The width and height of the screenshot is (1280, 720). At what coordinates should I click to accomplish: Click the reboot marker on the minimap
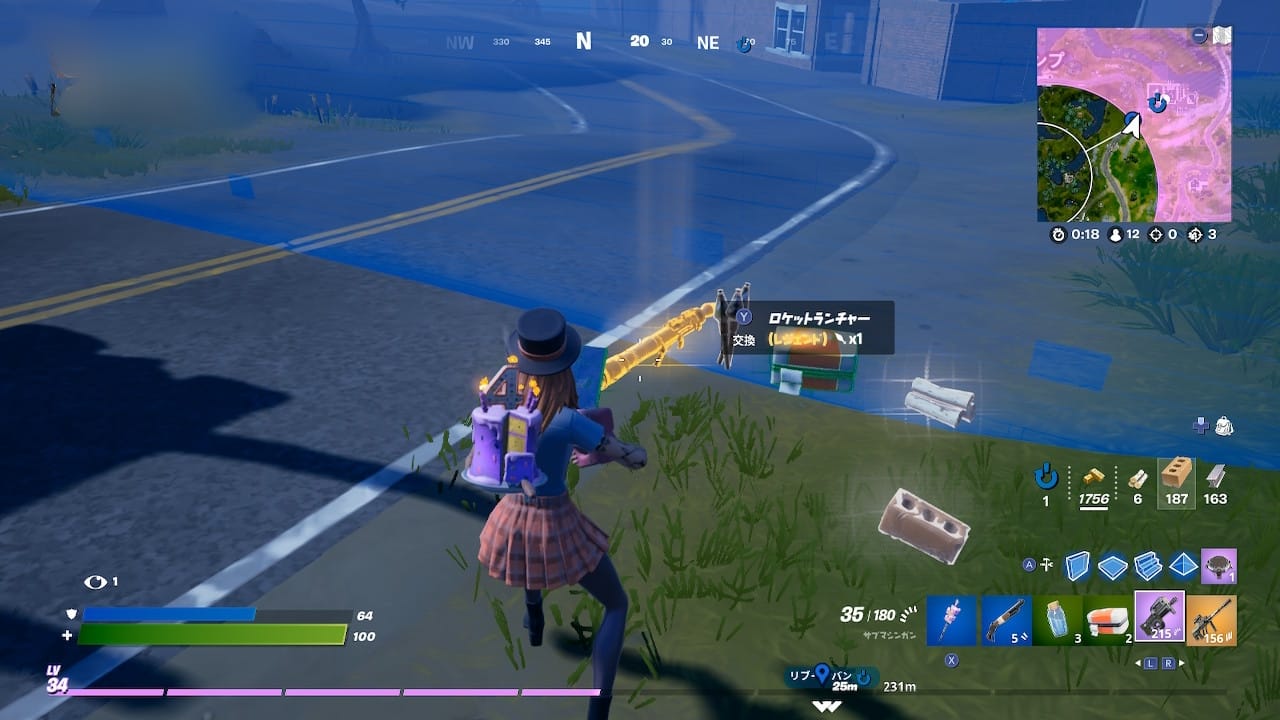click(1158, 102)
